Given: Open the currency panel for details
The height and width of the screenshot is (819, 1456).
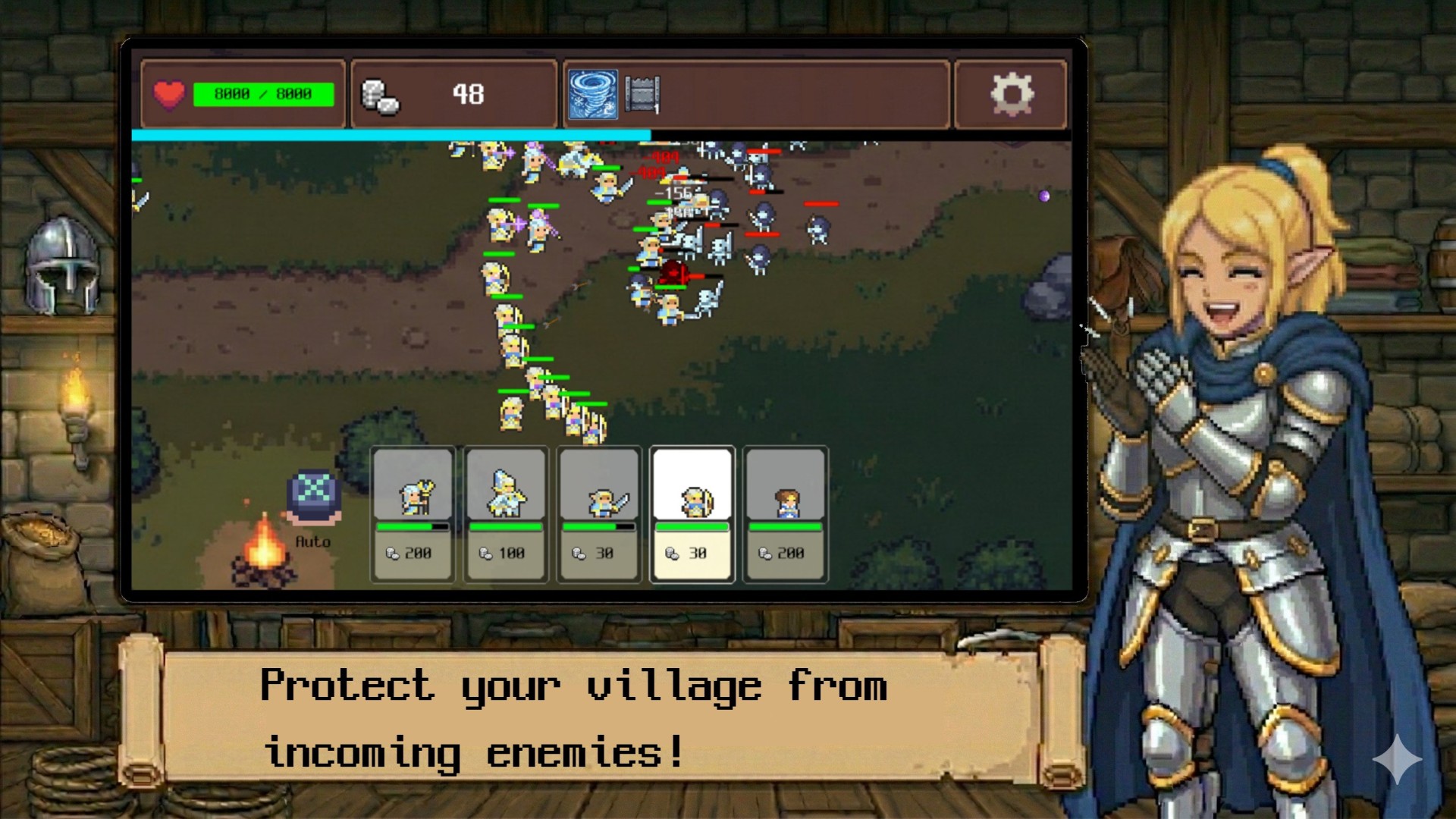Looking at the screenshot, I should [455, 93].
